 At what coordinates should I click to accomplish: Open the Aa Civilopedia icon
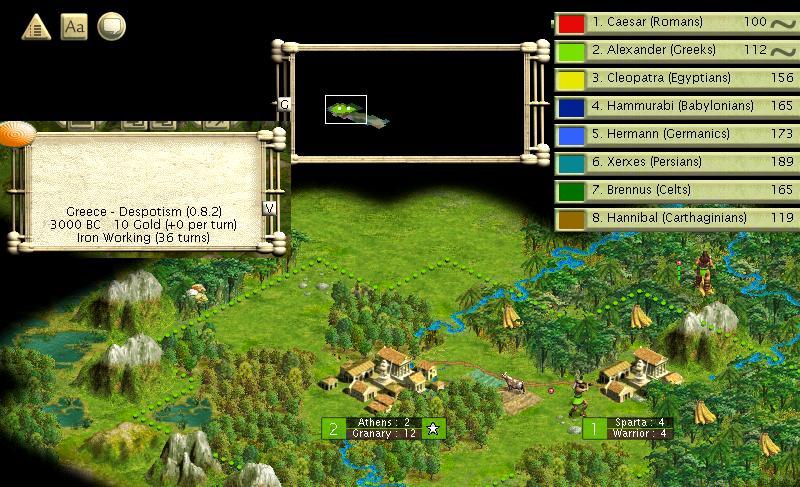click(x=74, y=26)
